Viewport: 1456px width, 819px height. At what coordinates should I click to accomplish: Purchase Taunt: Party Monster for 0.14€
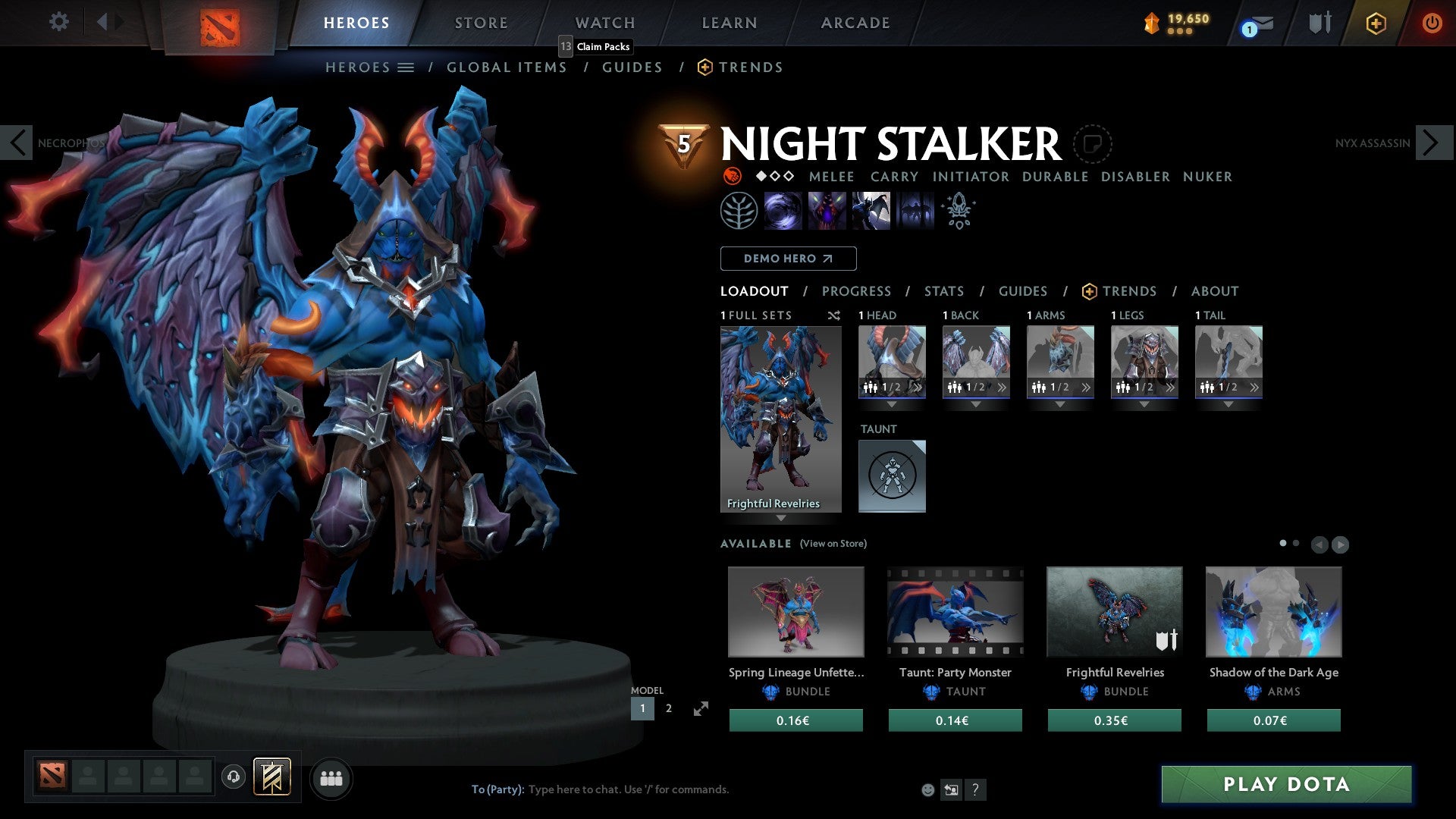click(x=955, y=720)
